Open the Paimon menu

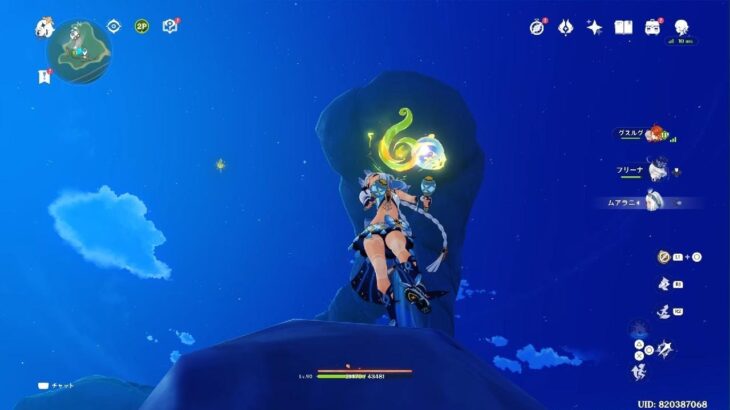45,27
